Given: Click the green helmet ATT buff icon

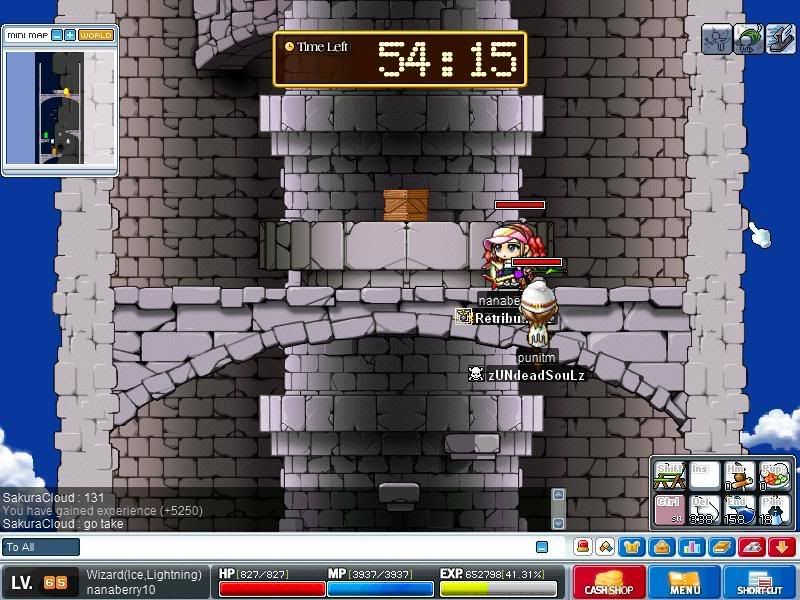Looking at the screenshot, I should (748, 39).
